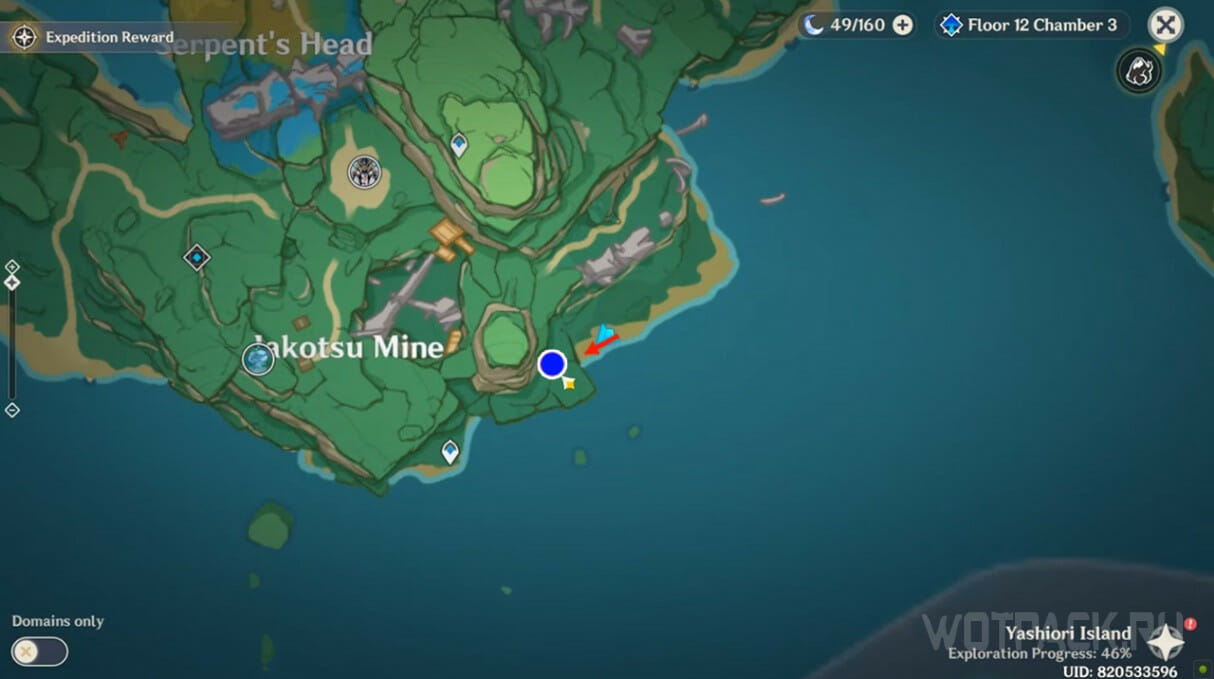Image resolution: width=1214 pixels, height=679 pixels.
Task: Zoom out using the map slider's minus
Action: [x=12, y=410]
